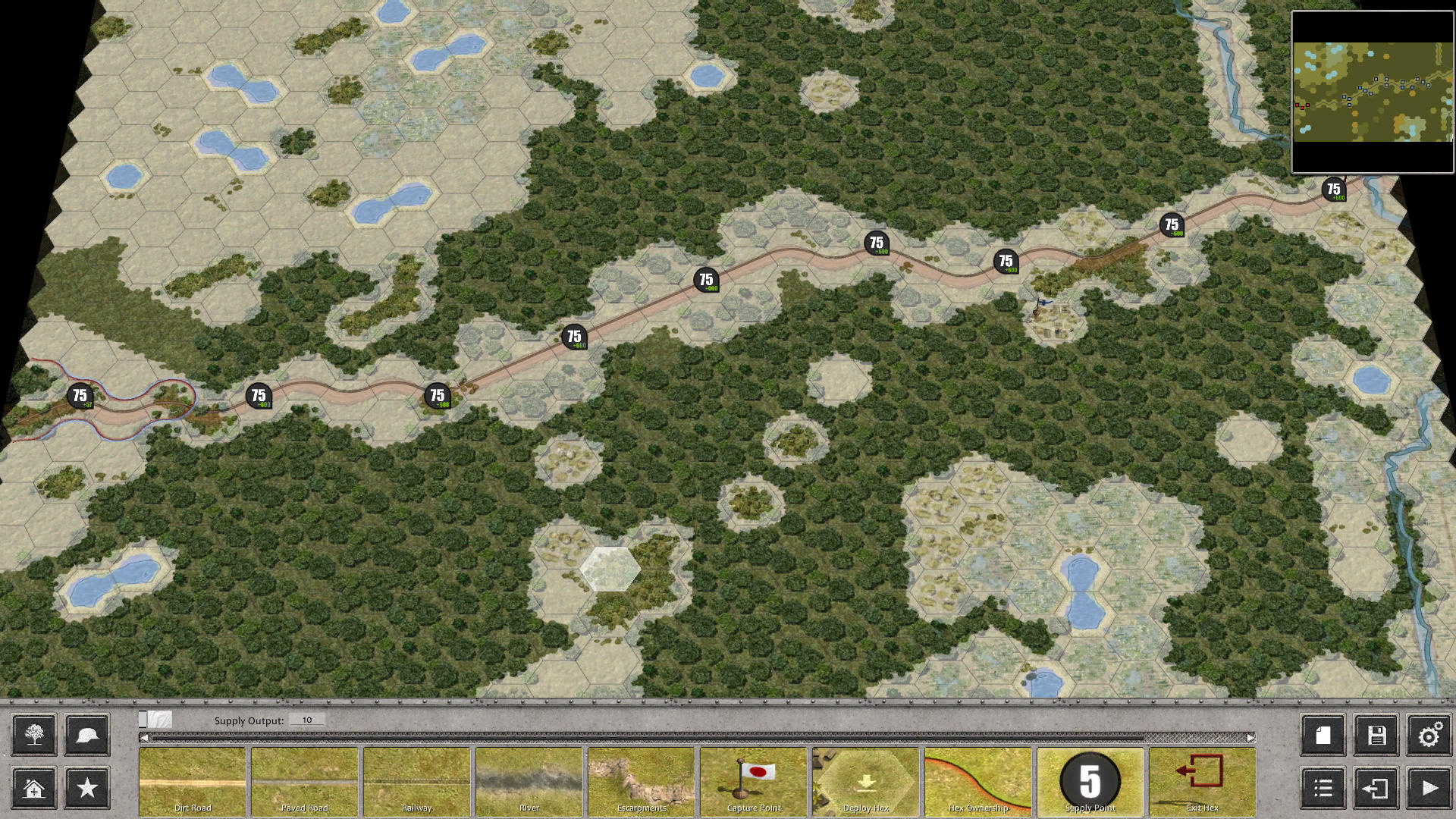Choose the Escarpments terrain option
1456x819 pixels.
coord(641,781)
